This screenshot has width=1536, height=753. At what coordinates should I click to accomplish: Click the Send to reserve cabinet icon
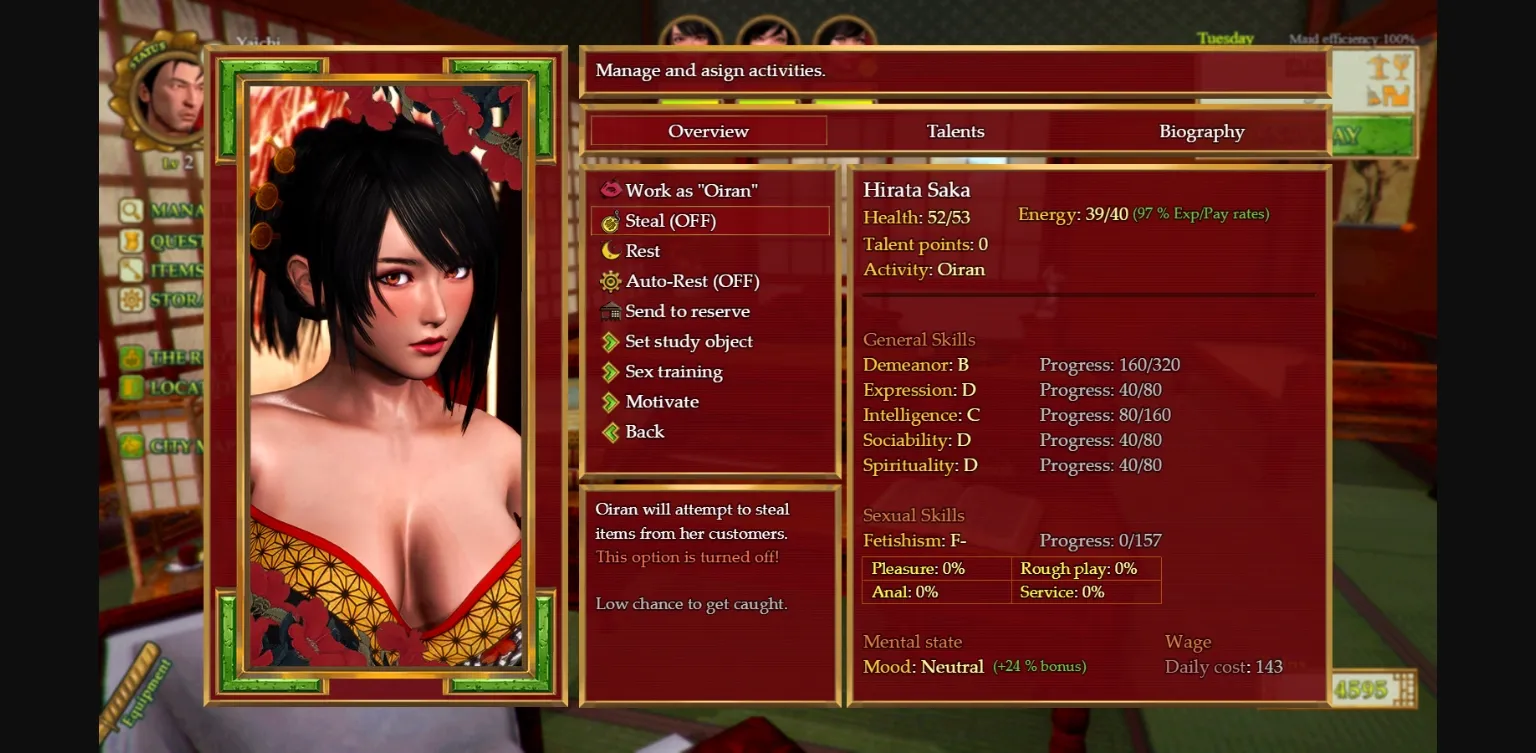pos(611,311)
